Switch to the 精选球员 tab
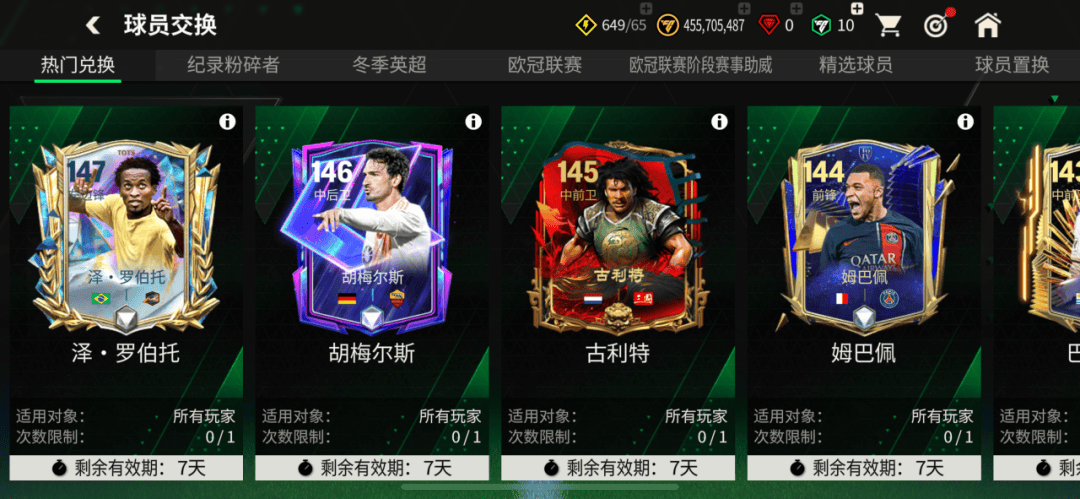 coord(855,65)
